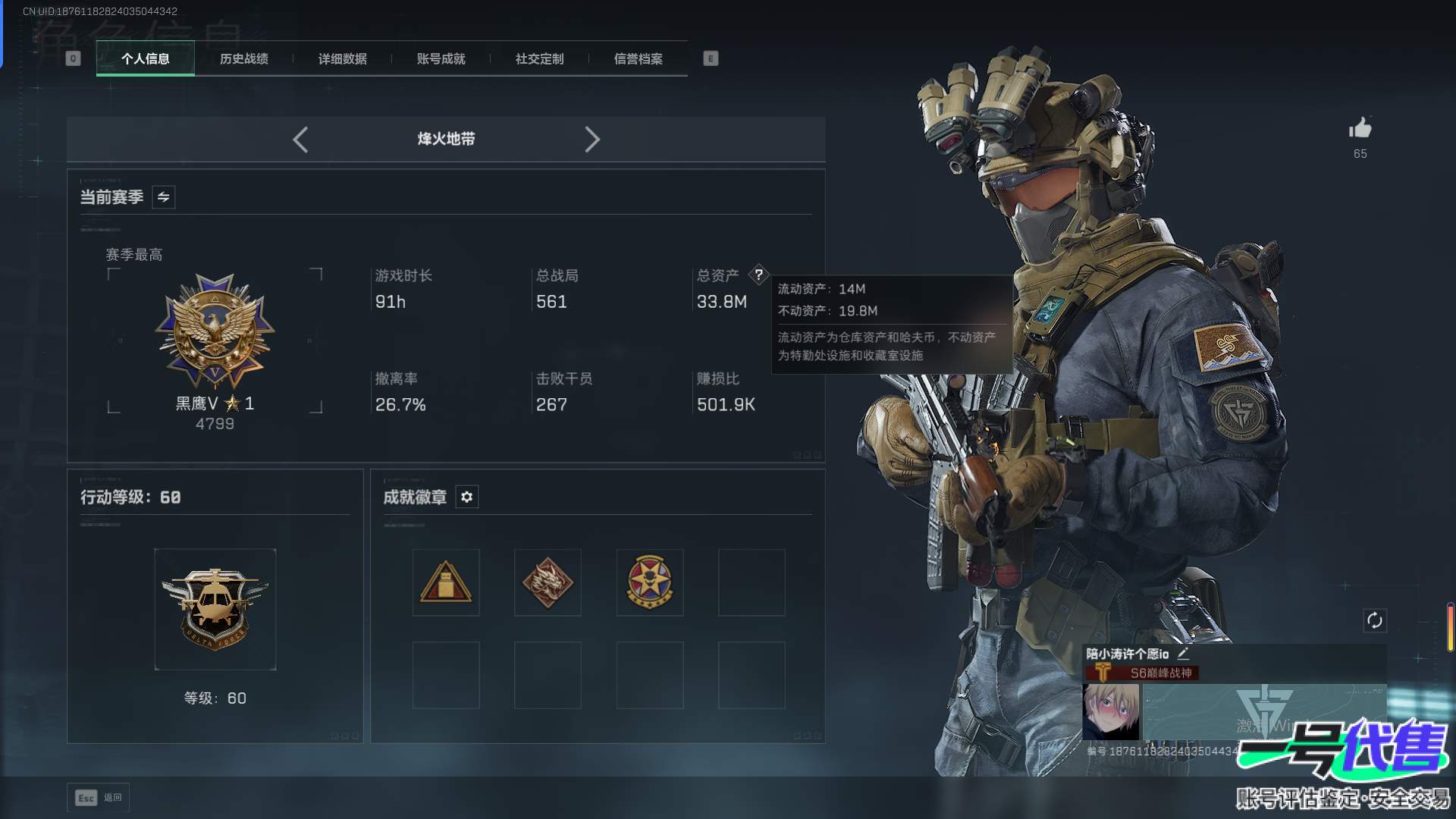
Task: Open the 历史战绩 tab
Action: pyautogui.click(x=243, y=58)
